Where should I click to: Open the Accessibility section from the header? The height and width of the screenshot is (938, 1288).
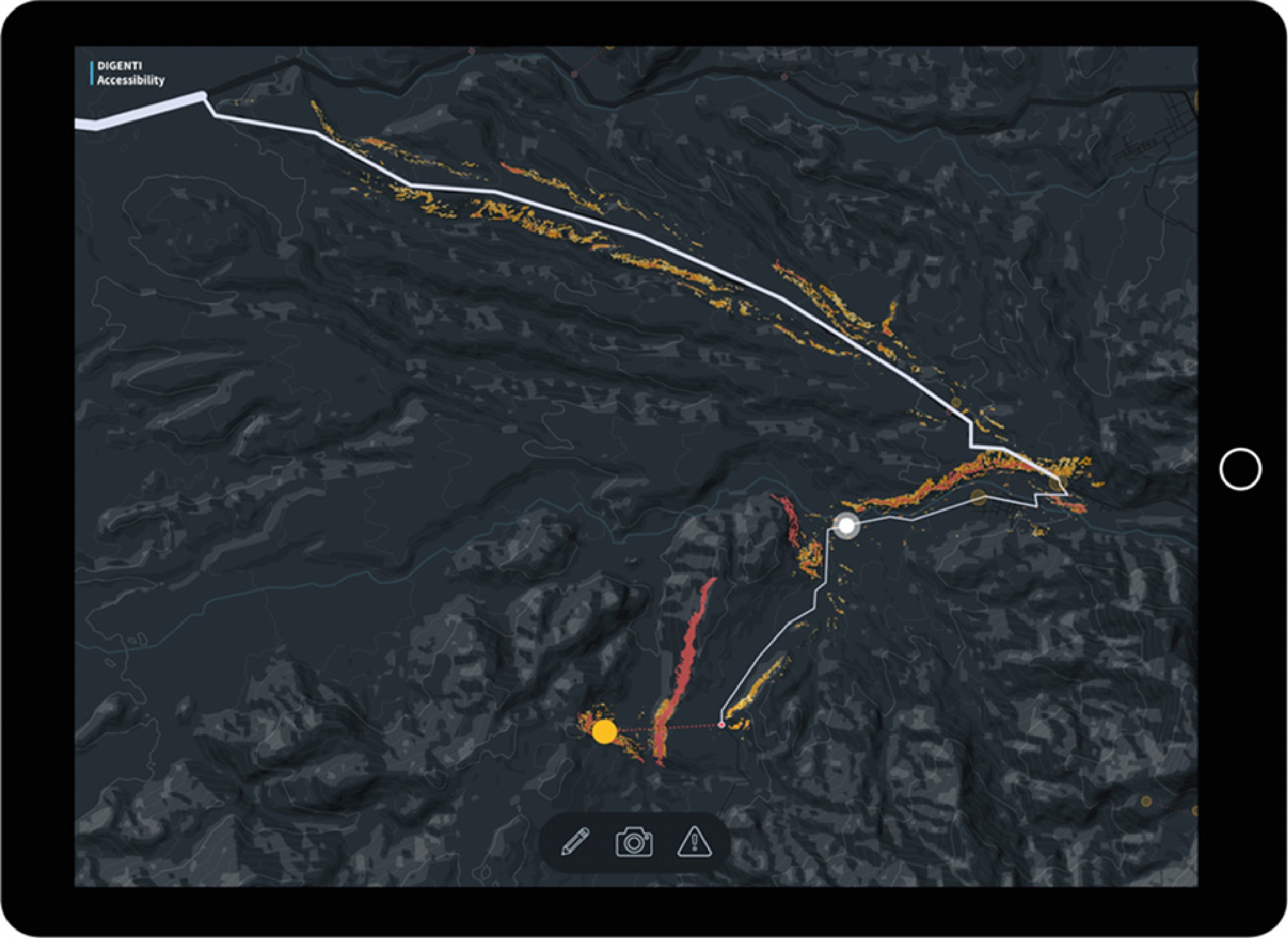tap(131, 80)
